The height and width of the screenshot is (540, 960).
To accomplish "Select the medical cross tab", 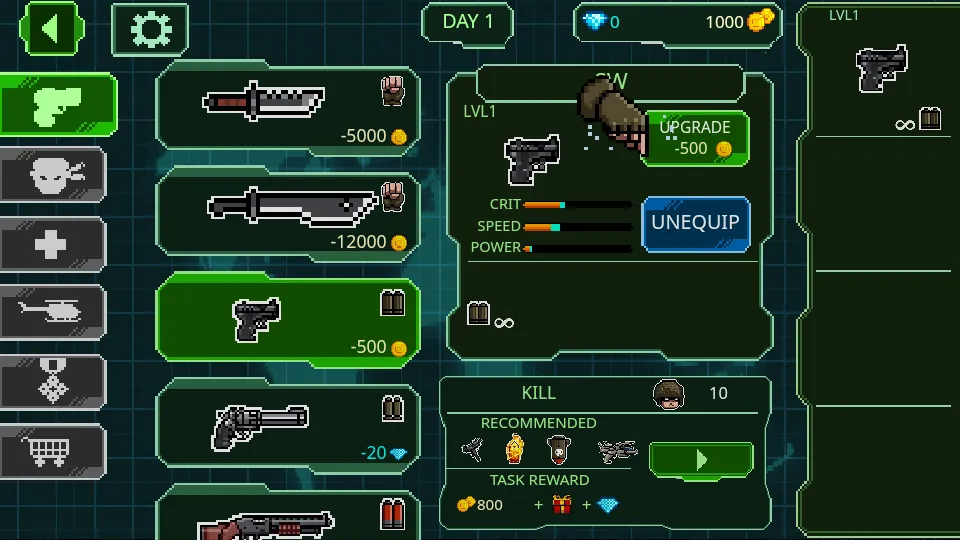I will (x=53, y=245).
